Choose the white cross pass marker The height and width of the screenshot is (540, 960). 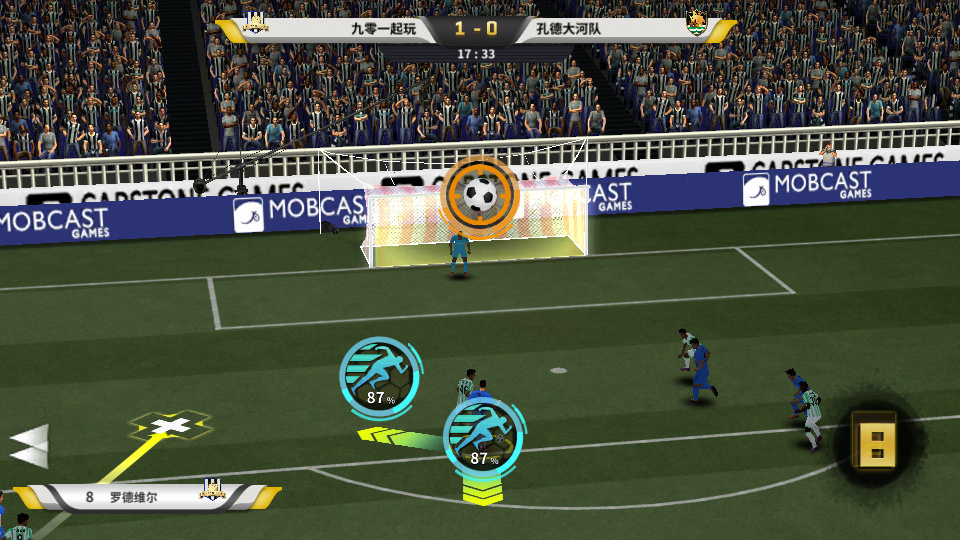pos(171,427)
